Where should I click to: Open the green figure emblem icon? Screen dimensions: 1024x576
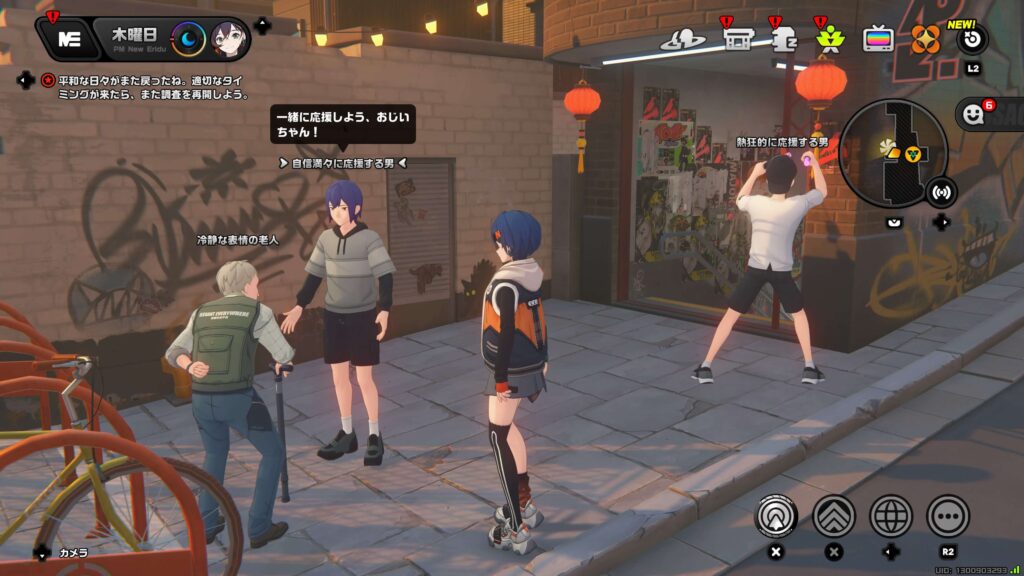(830, 39)
